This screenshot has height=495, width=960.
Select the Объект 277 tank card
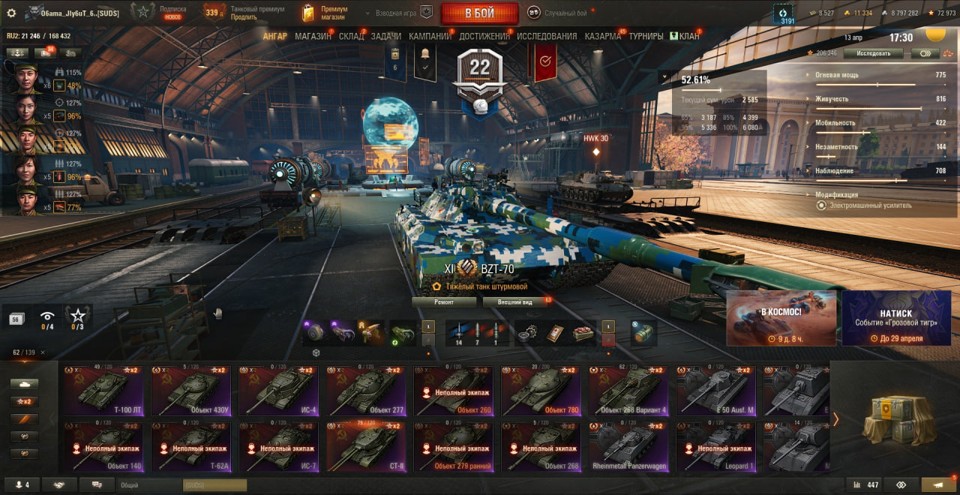pyautogui.click(x=367, y=390)
